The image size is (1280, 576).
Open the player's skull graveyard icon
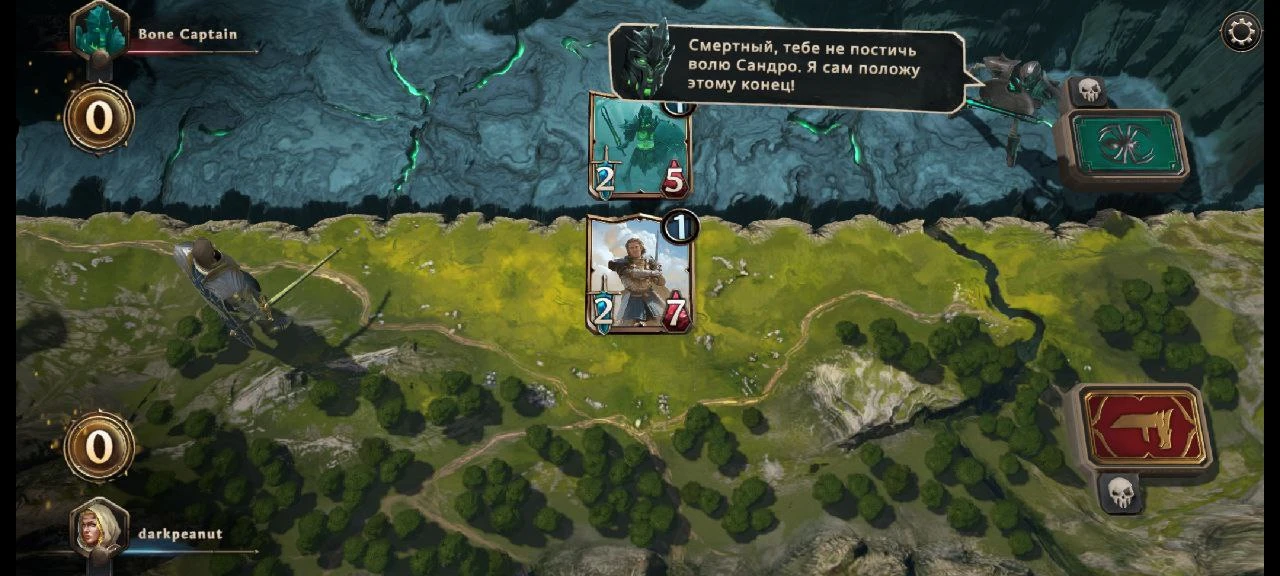(x=1121, y=492)
